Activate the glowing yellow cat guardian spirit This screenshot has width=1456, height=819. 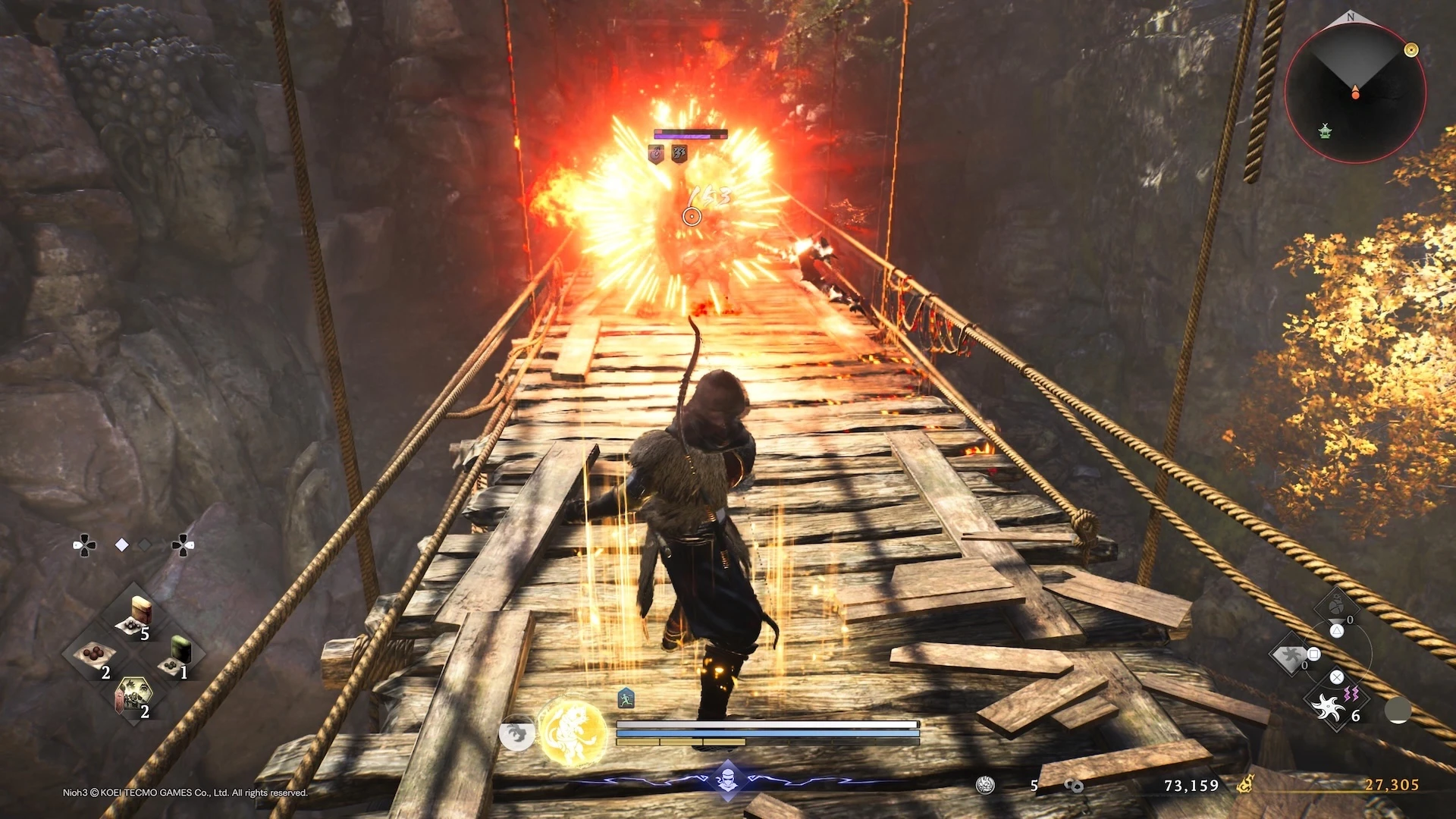(573, 733)
